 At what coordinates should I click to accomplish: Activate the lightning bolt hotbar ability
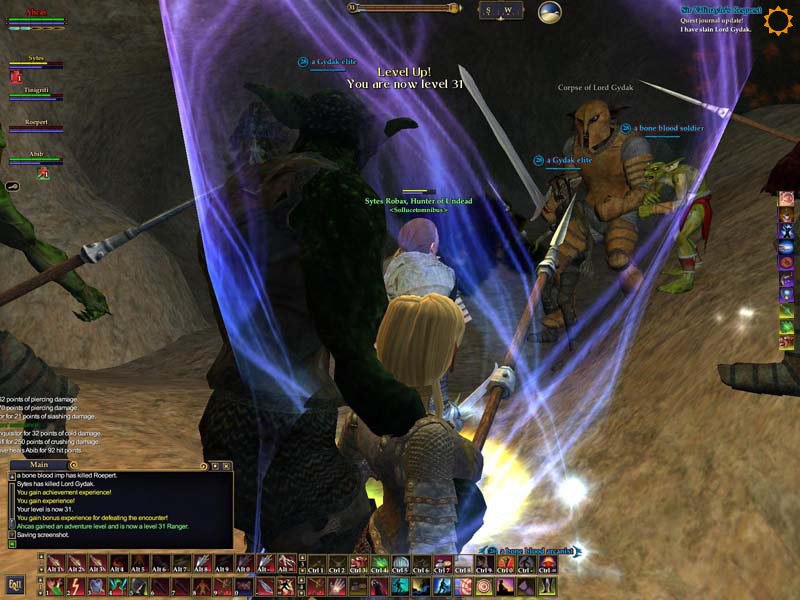[75, 586]
